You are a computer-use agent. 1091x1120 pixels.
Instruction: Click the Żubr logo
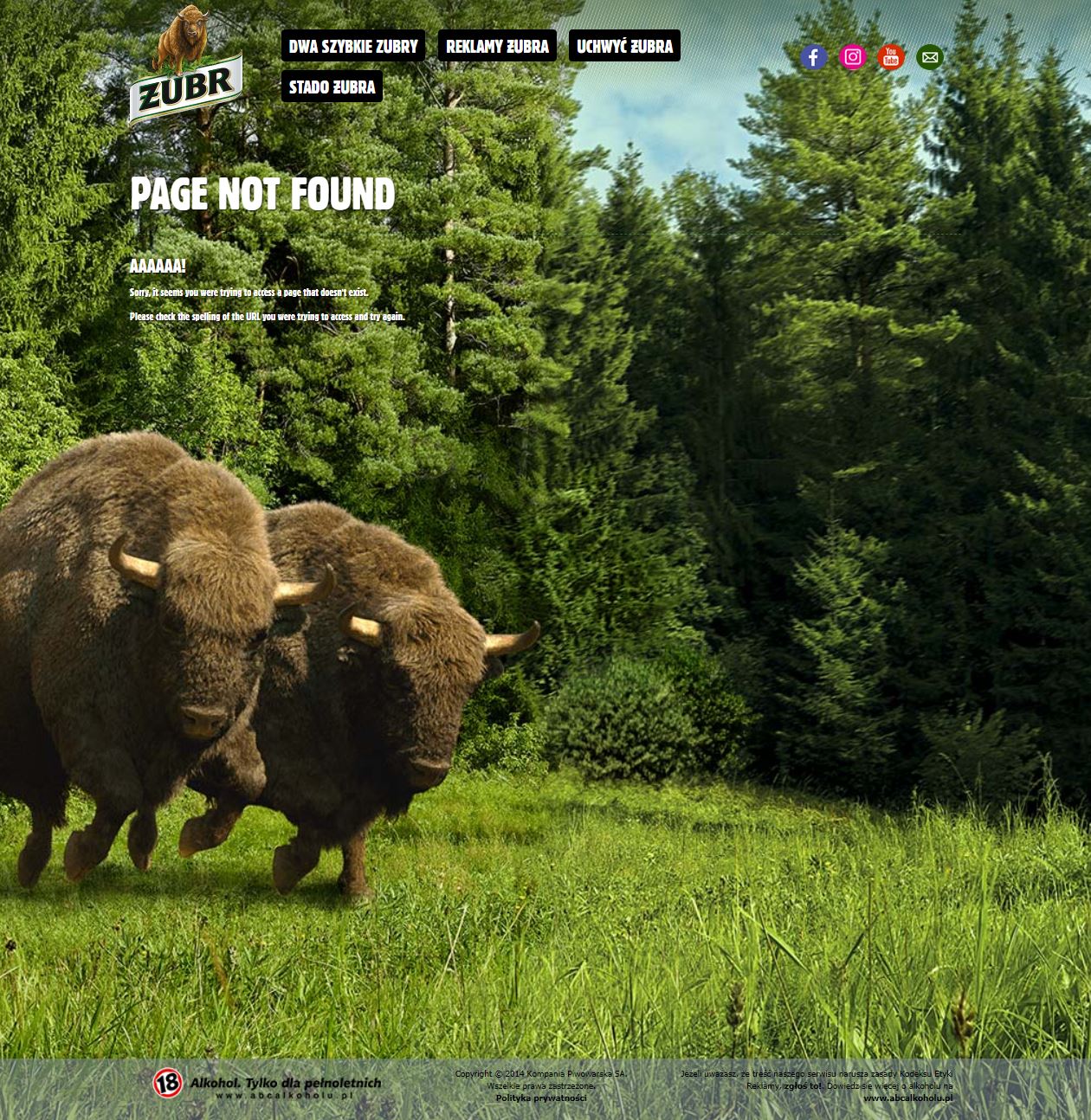click(x=185, y=68)
